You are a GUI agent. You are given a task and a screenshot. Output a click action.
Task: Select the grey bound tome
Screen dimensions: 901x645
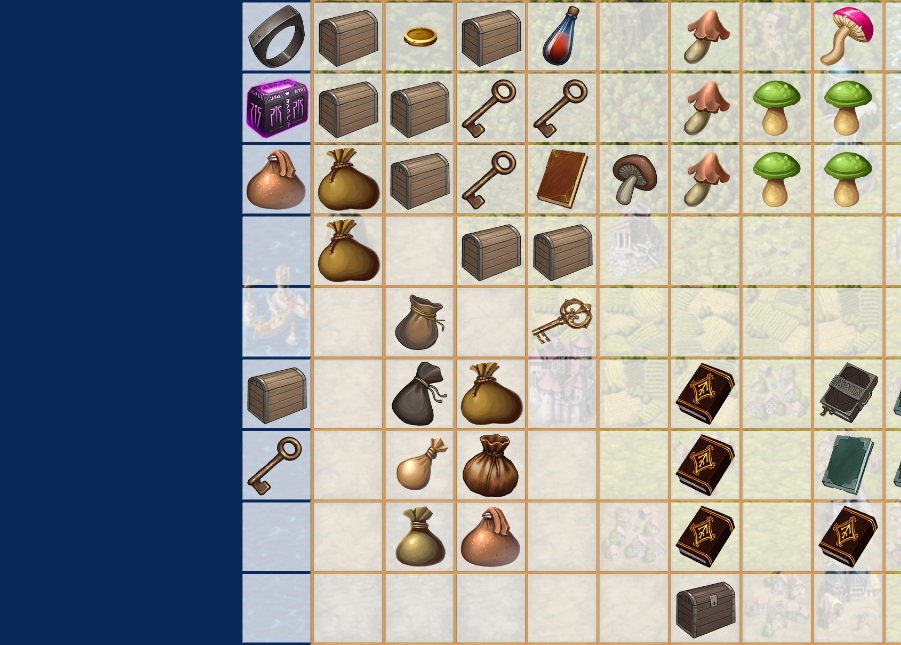(x=847, y=393)
